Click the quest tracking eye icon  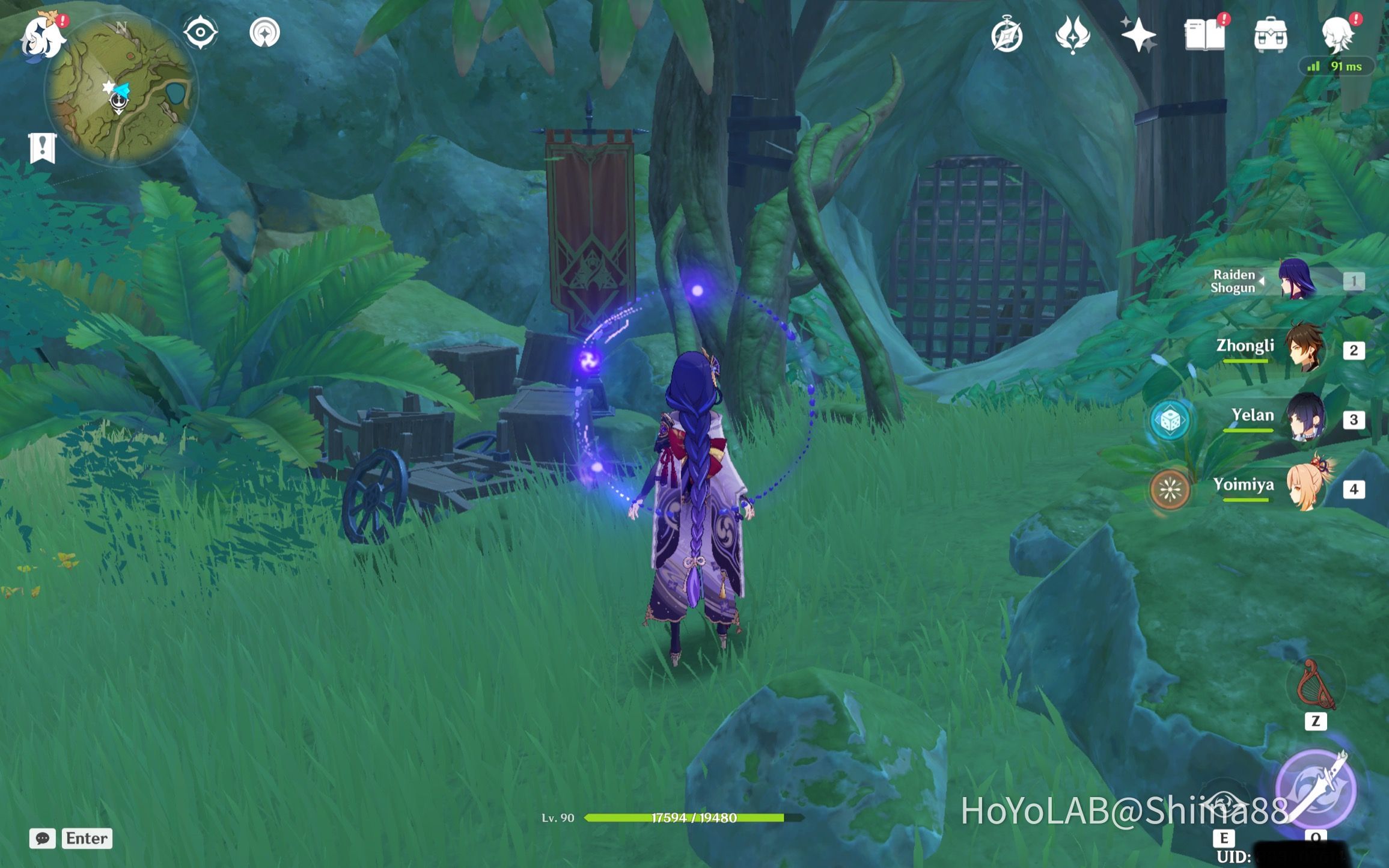point(200,33)
